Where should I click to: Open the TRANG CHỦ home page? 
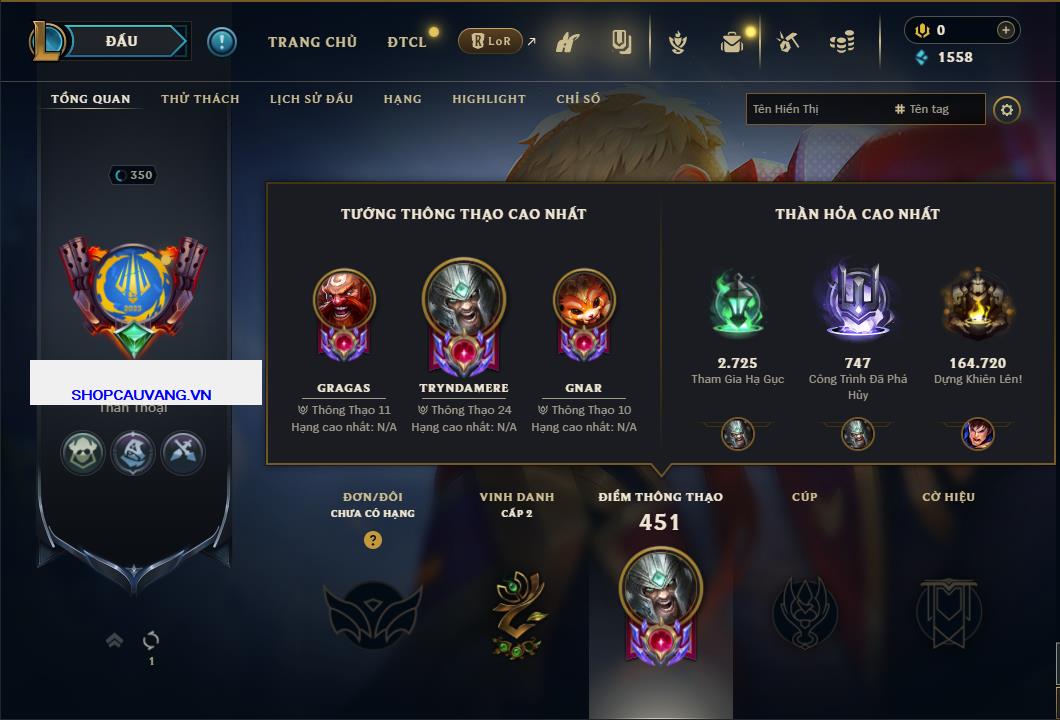pyautogui.click(x=312, y=42)
